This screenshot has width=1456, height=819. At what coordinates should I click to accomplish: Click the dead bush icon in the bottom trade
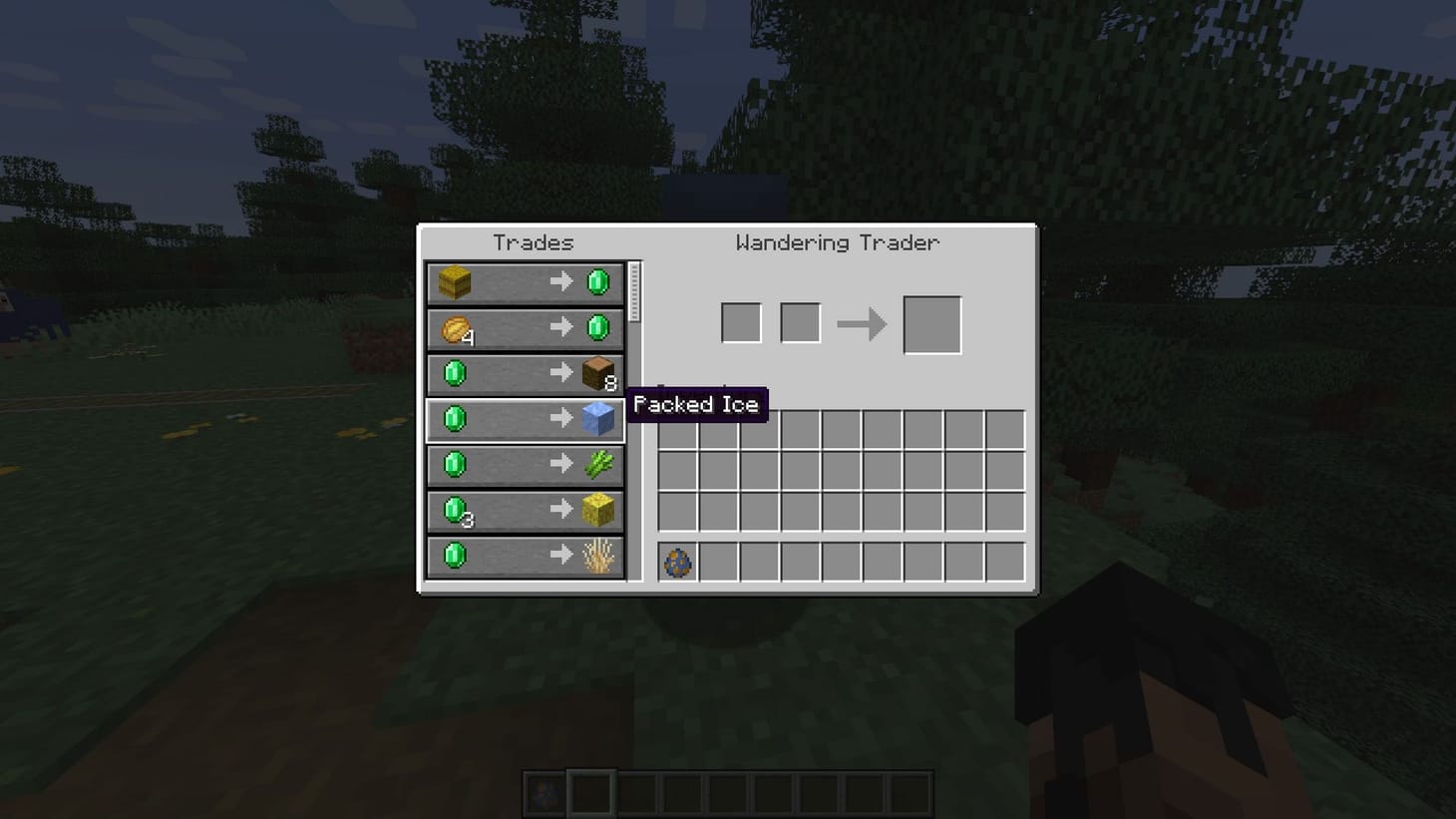599,556
